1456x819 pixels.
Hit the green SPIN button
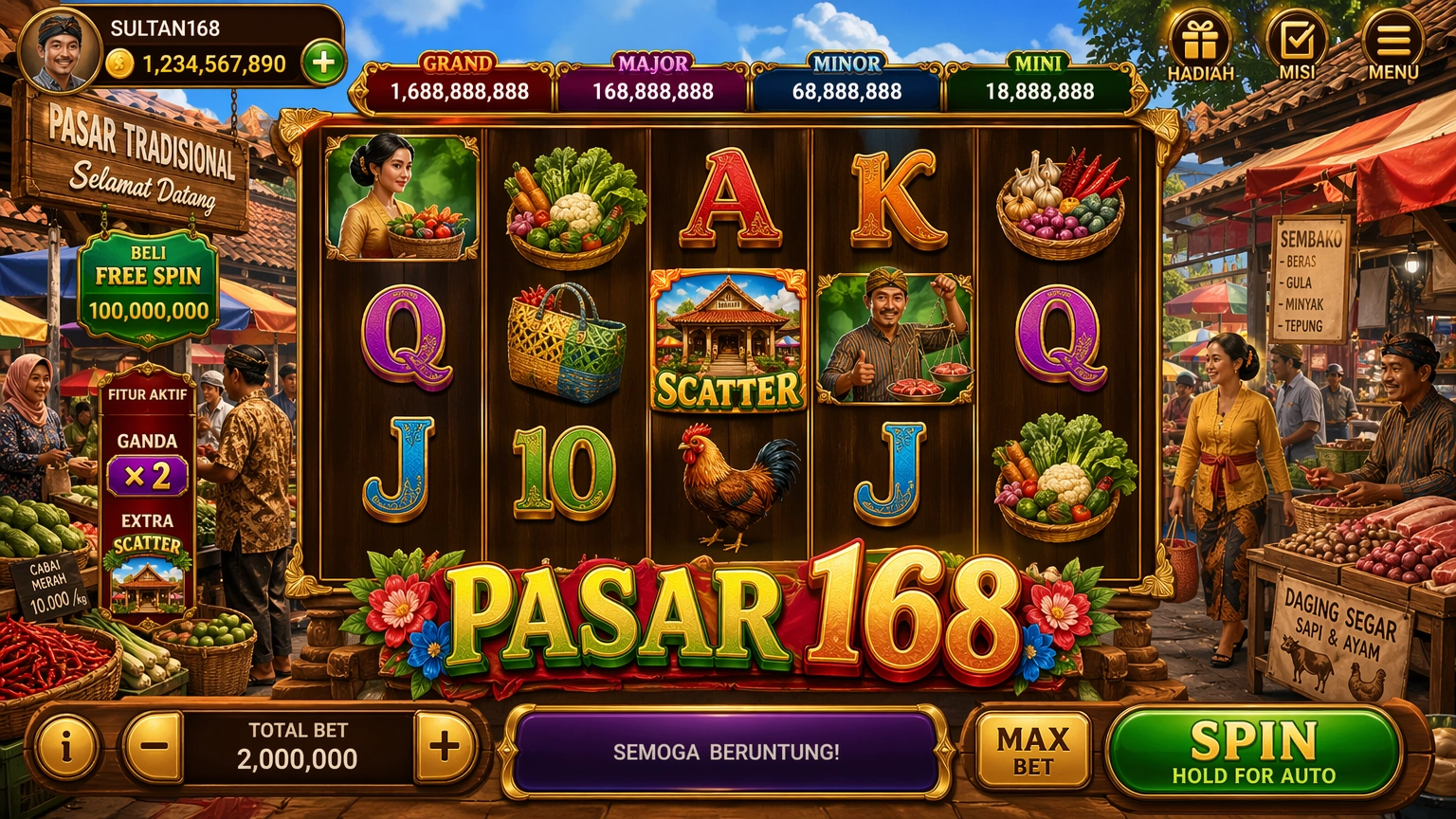[1253, 752]
